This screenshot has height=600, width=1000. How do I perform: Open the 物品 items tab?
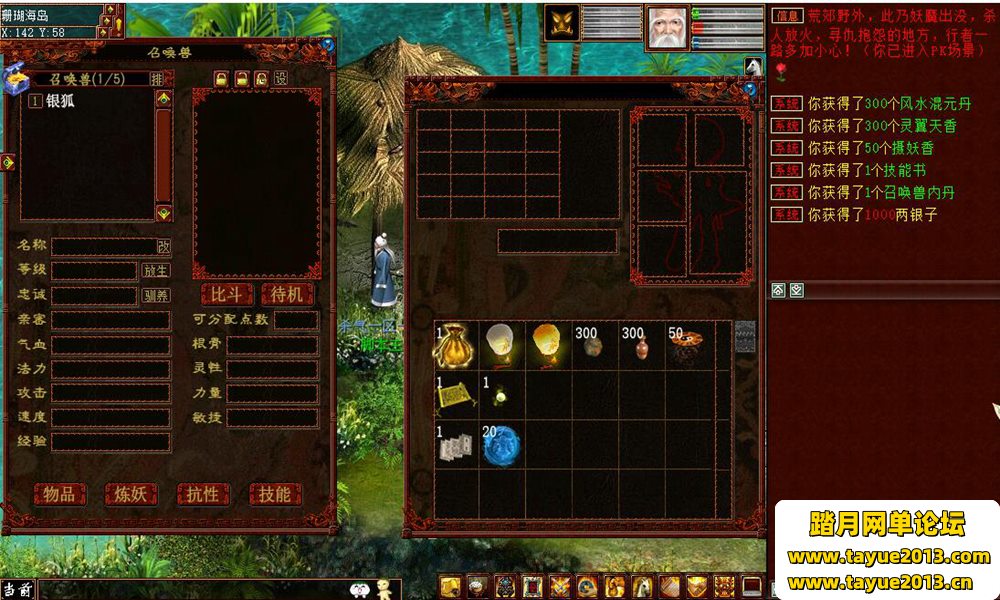(60, 494)
